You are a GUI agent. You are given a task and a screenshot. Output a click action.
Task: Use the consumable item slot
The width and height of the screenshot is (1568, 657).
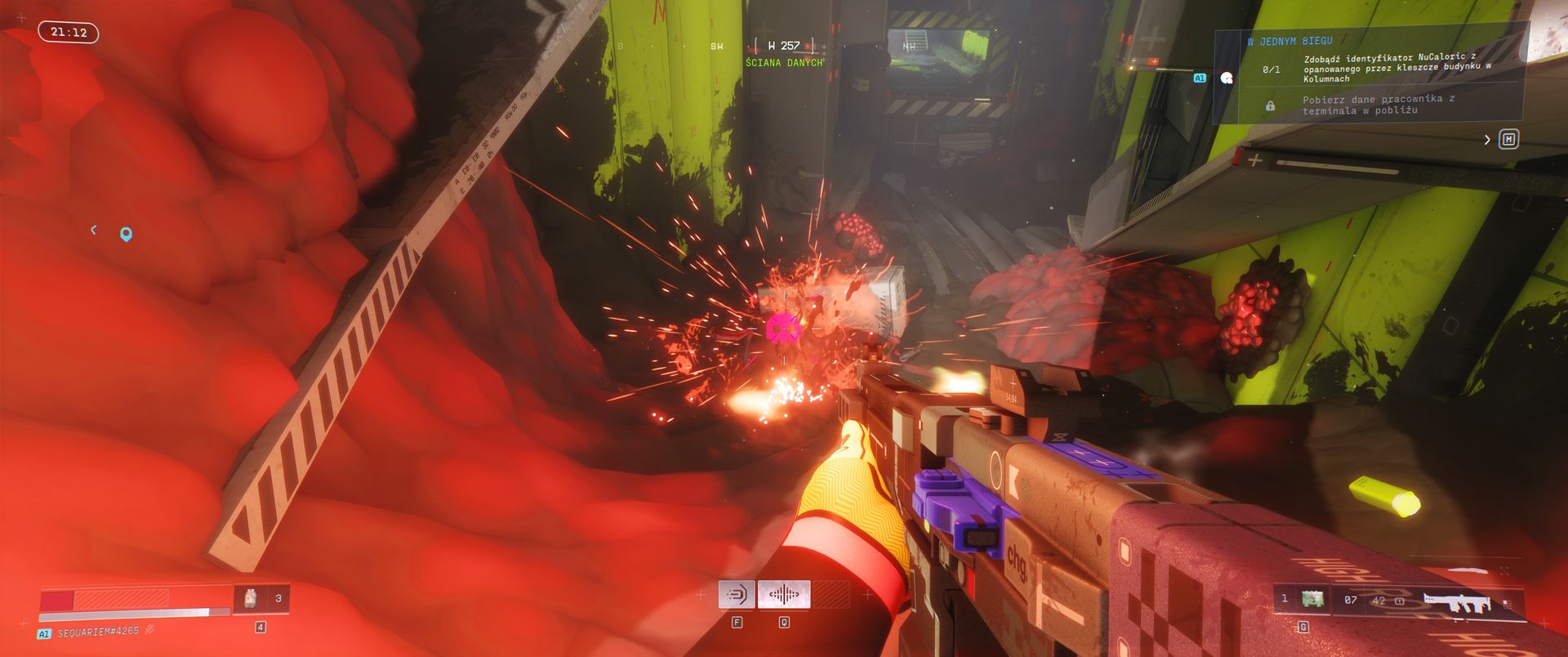point(251,599)
